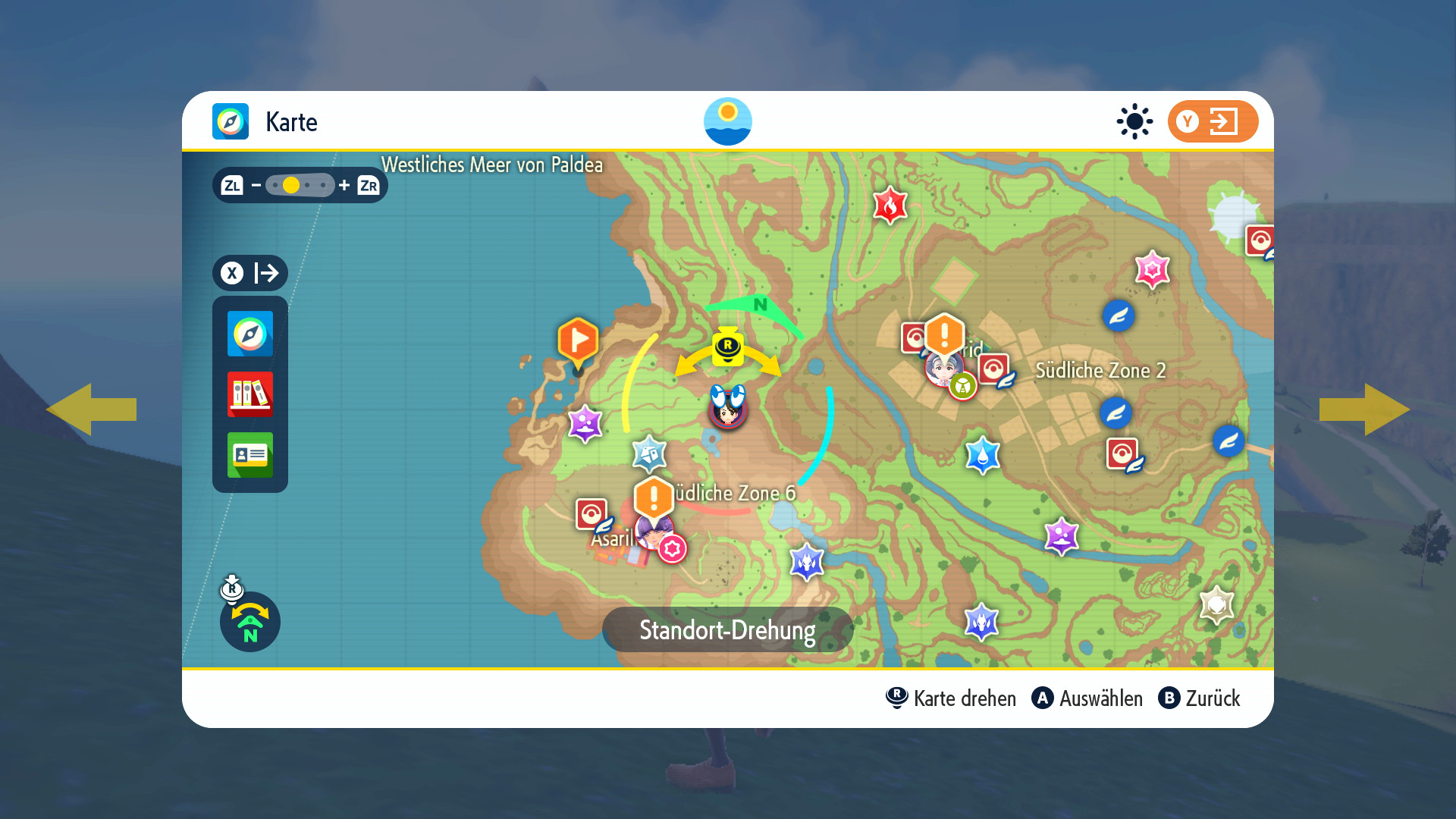This screenshot has width=1456, height=819.
Task: Select the red fire Tera raid marker
Action: point(890,205)
